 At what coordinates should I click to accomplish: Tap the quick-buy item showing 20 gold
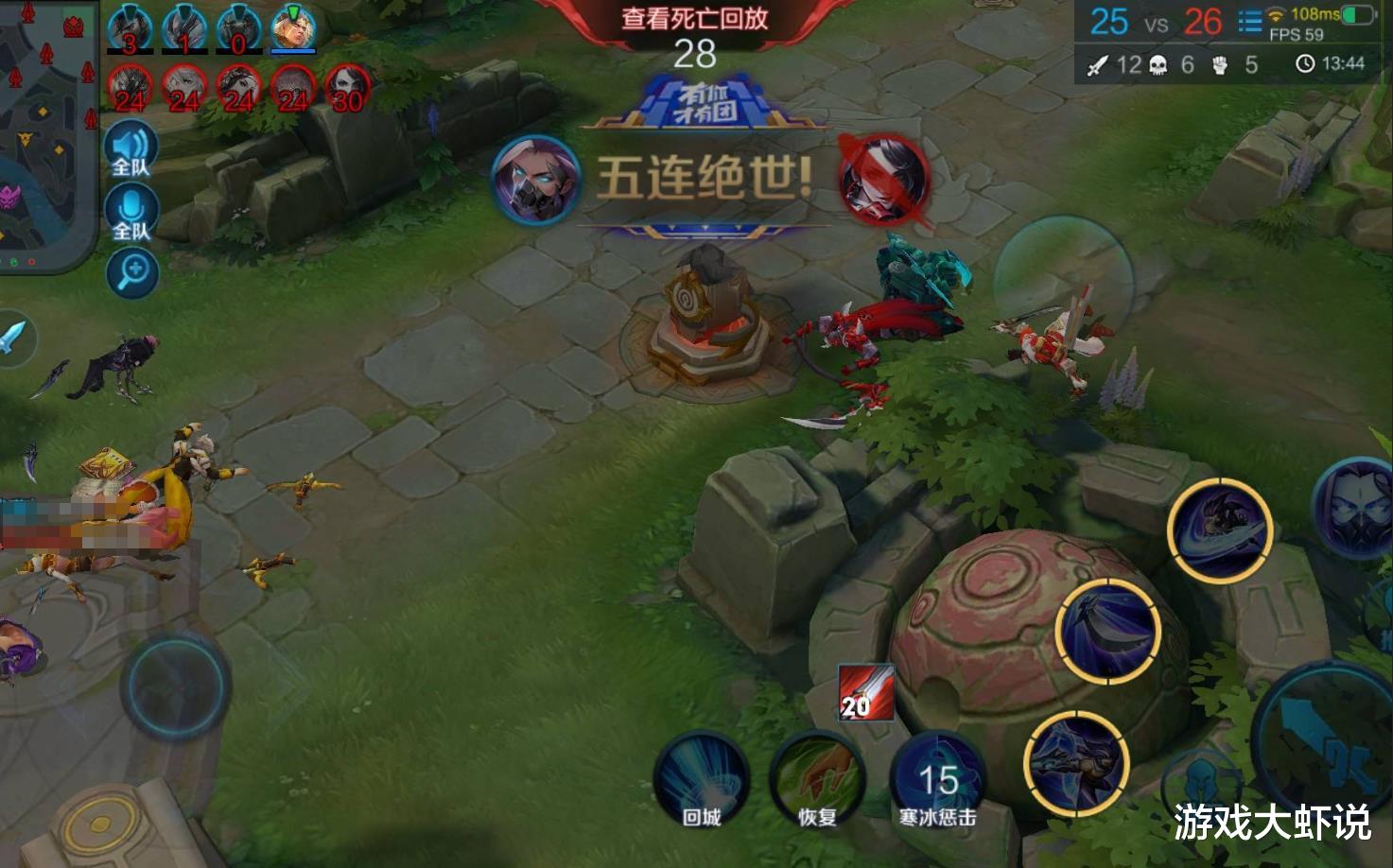866,694
